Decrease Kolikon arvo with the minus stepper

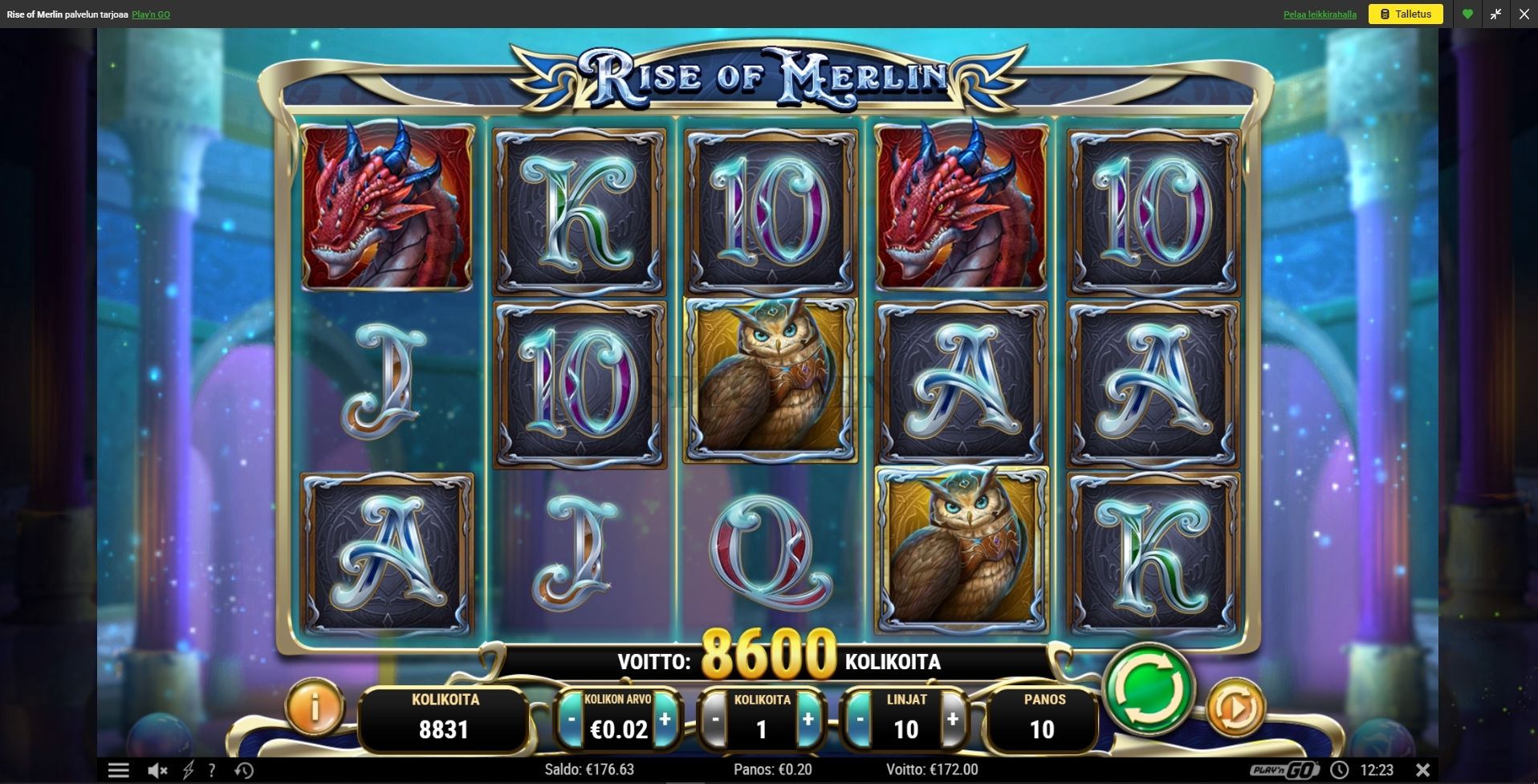click(572, 720)
